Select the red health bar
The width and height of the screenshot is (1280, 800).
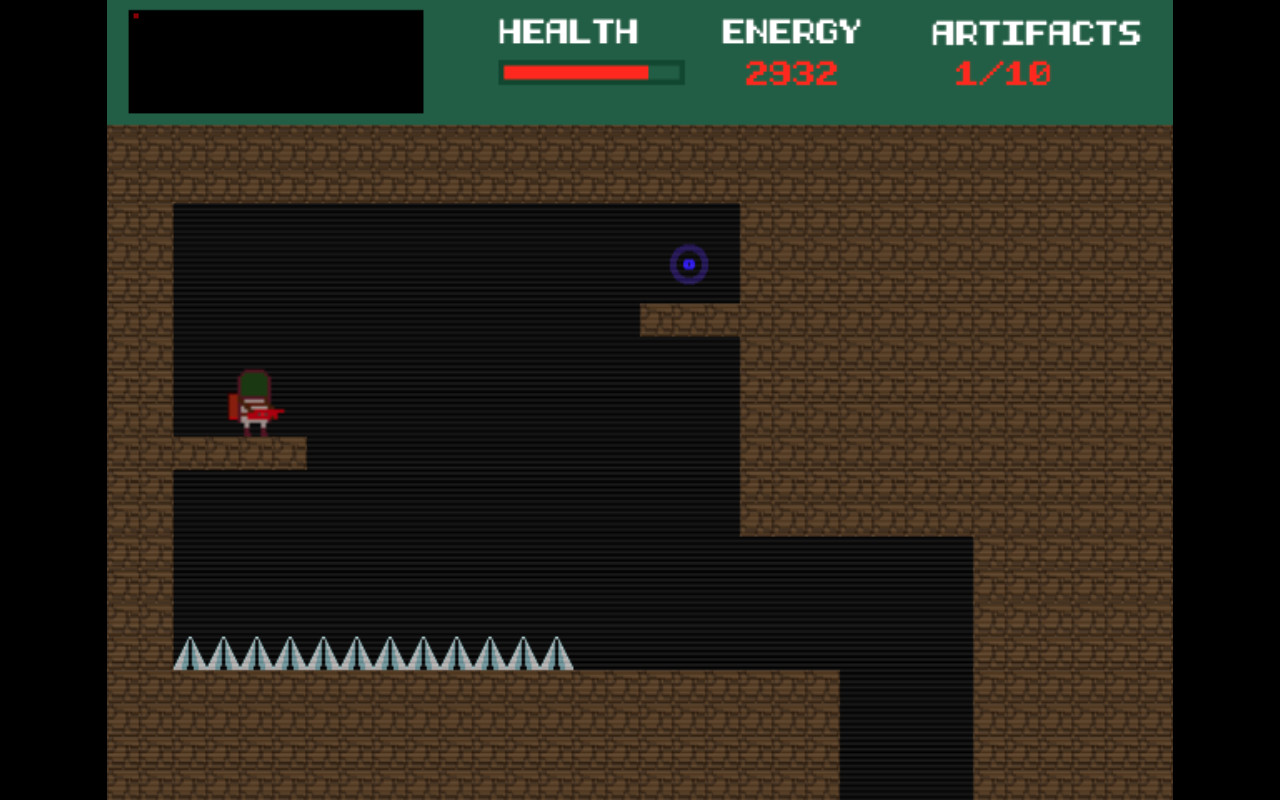coord(575,71)
